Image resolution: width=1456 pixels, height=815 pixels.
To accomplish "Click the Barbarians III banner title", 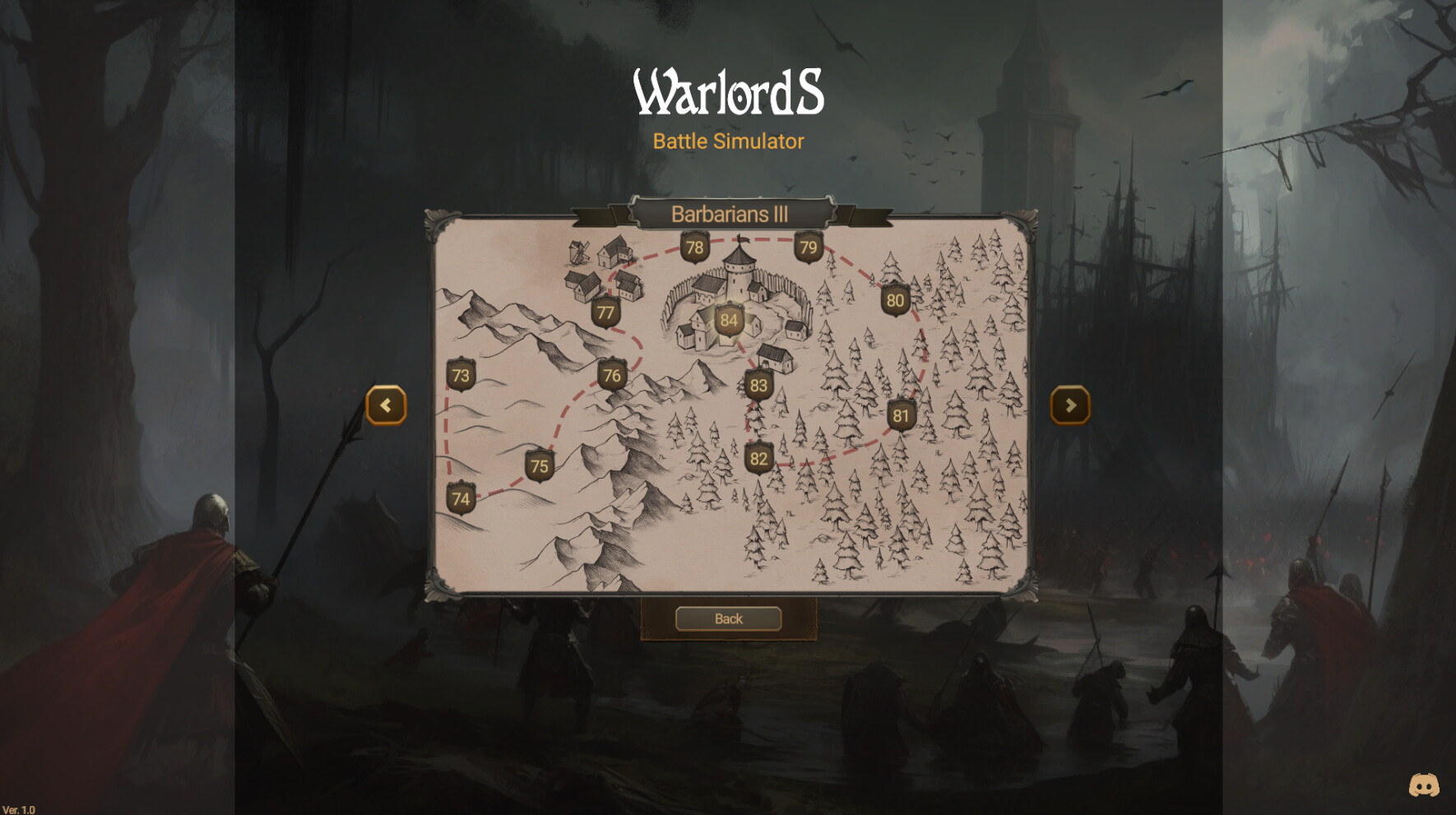I will 729,215.
